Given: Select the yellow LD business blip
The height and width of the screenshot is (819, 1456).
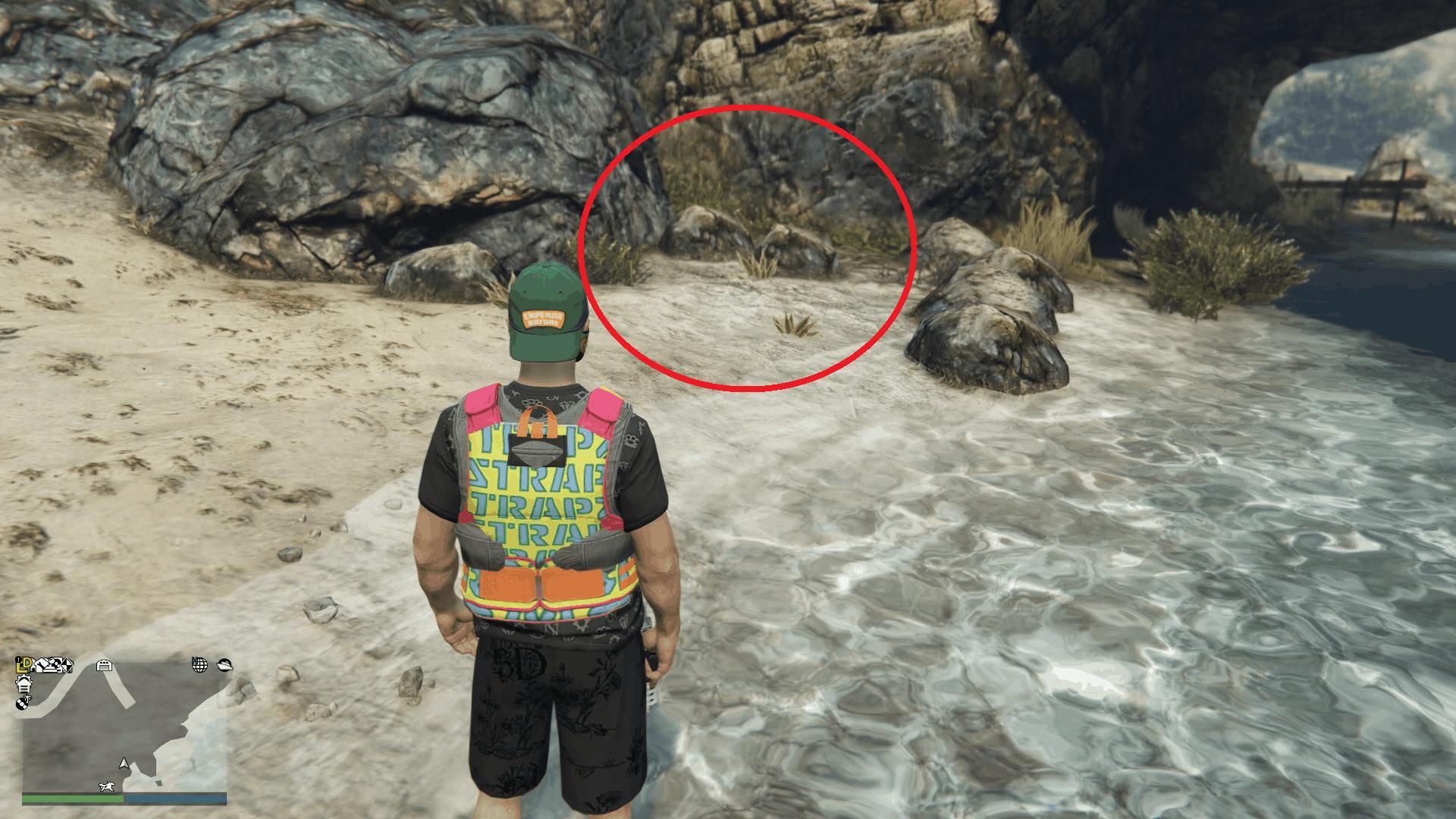Looking at the screenshot, I should pos(24,665).
